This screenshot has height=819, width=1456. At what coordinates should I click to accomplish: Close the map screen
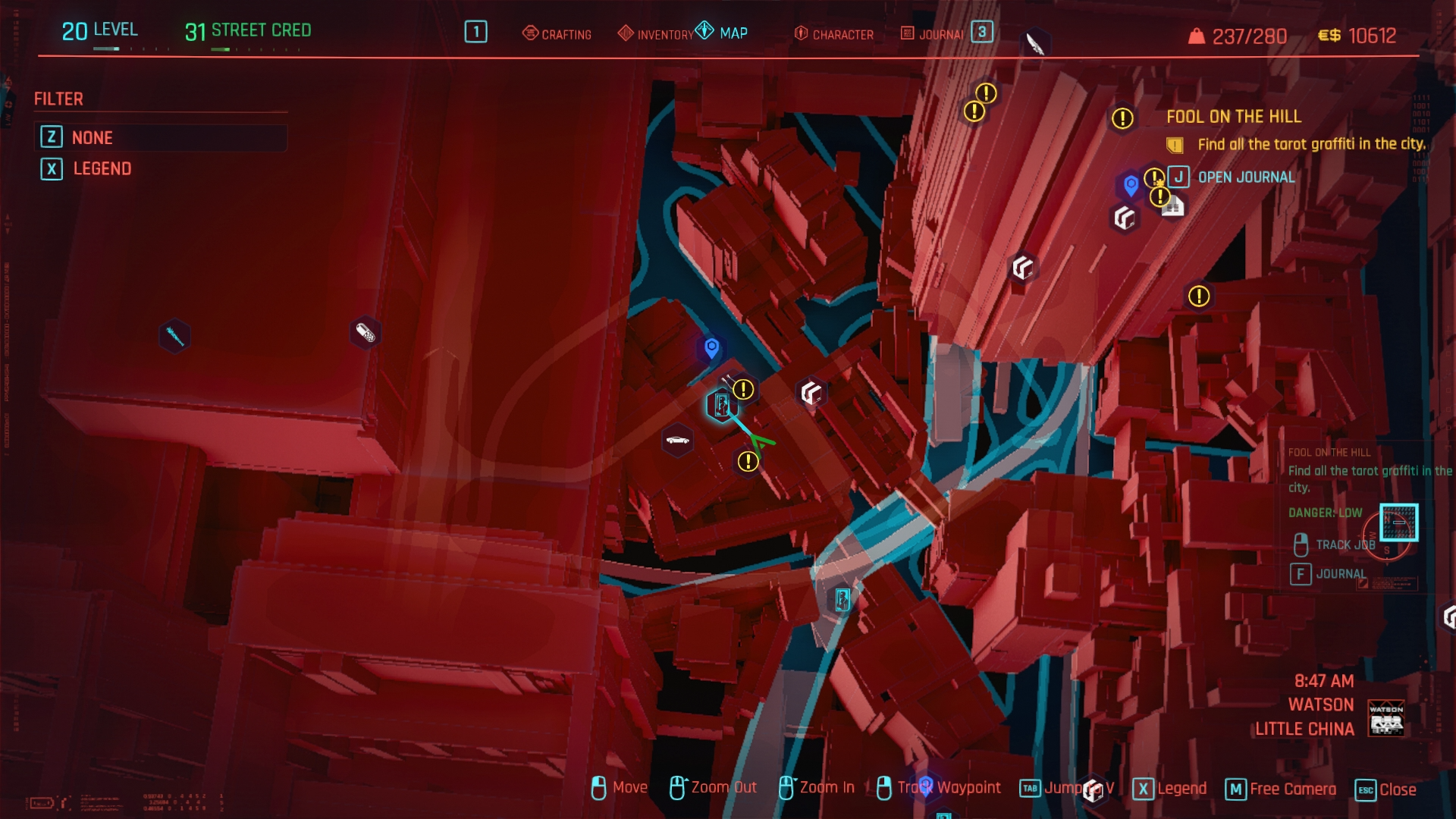click(1386, 789)
